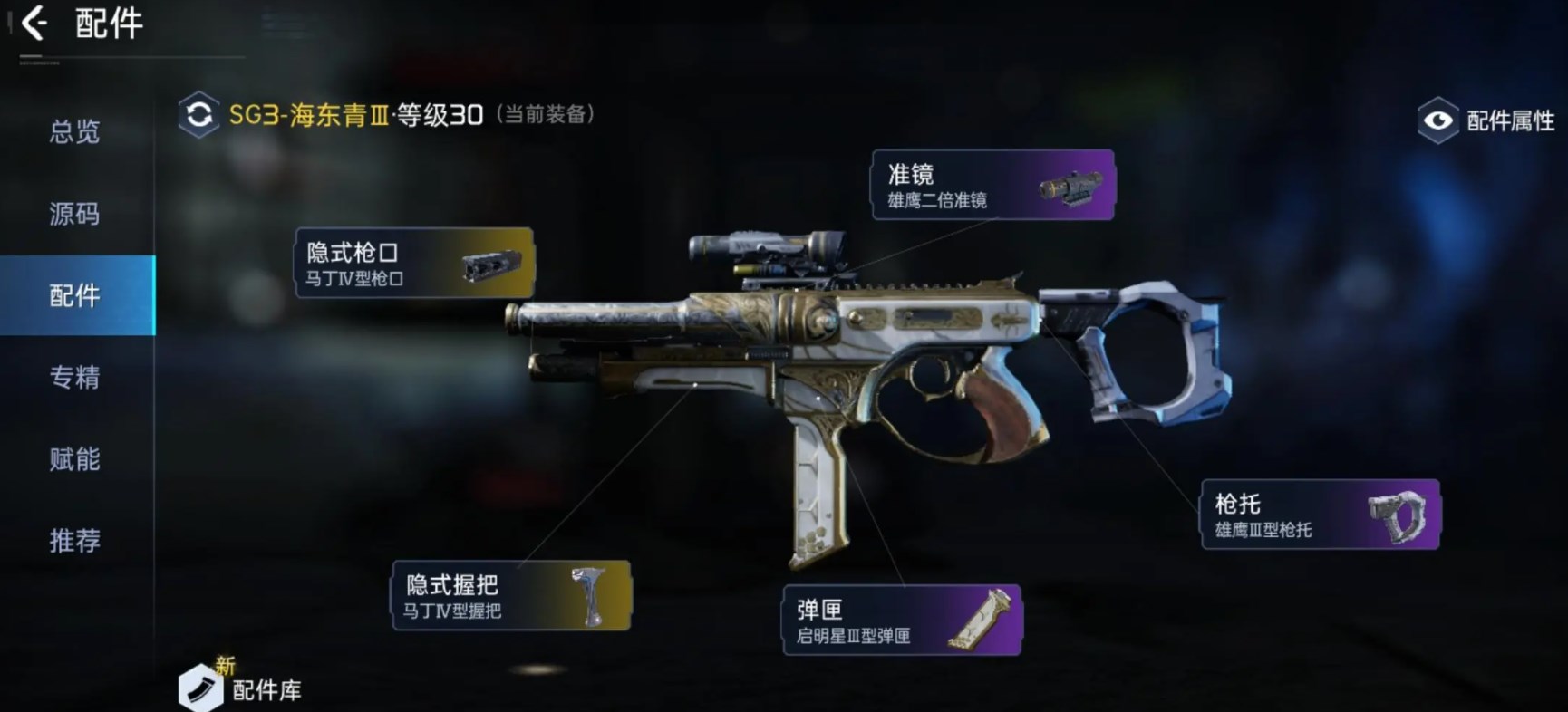This screenshot has height=712, width=1568.
Task: Show the 推荐 recommendations tab
Action: tap(74, 541)
